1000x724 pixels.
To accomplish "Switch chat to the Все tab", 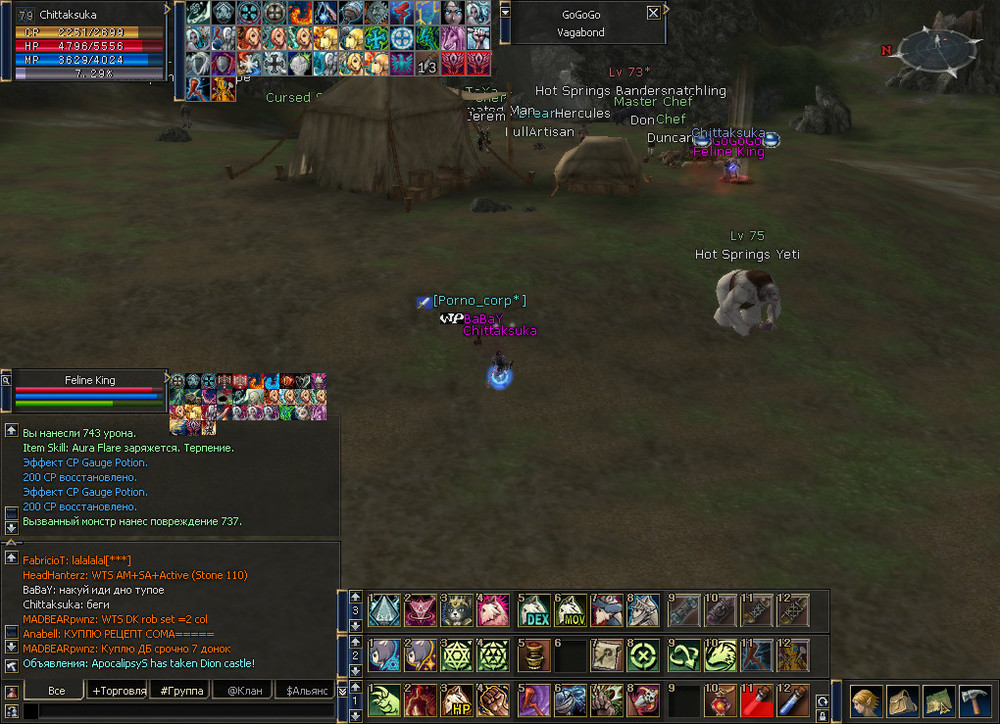I will pyautogui.click(x=57, y=690).
